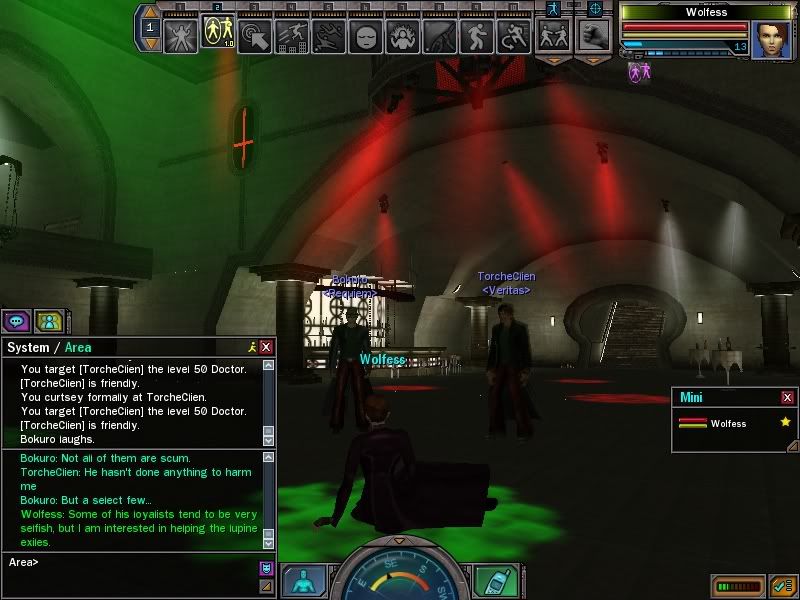Close the System / Area chat window
This screenshot has height=600, width=800.
266,347
